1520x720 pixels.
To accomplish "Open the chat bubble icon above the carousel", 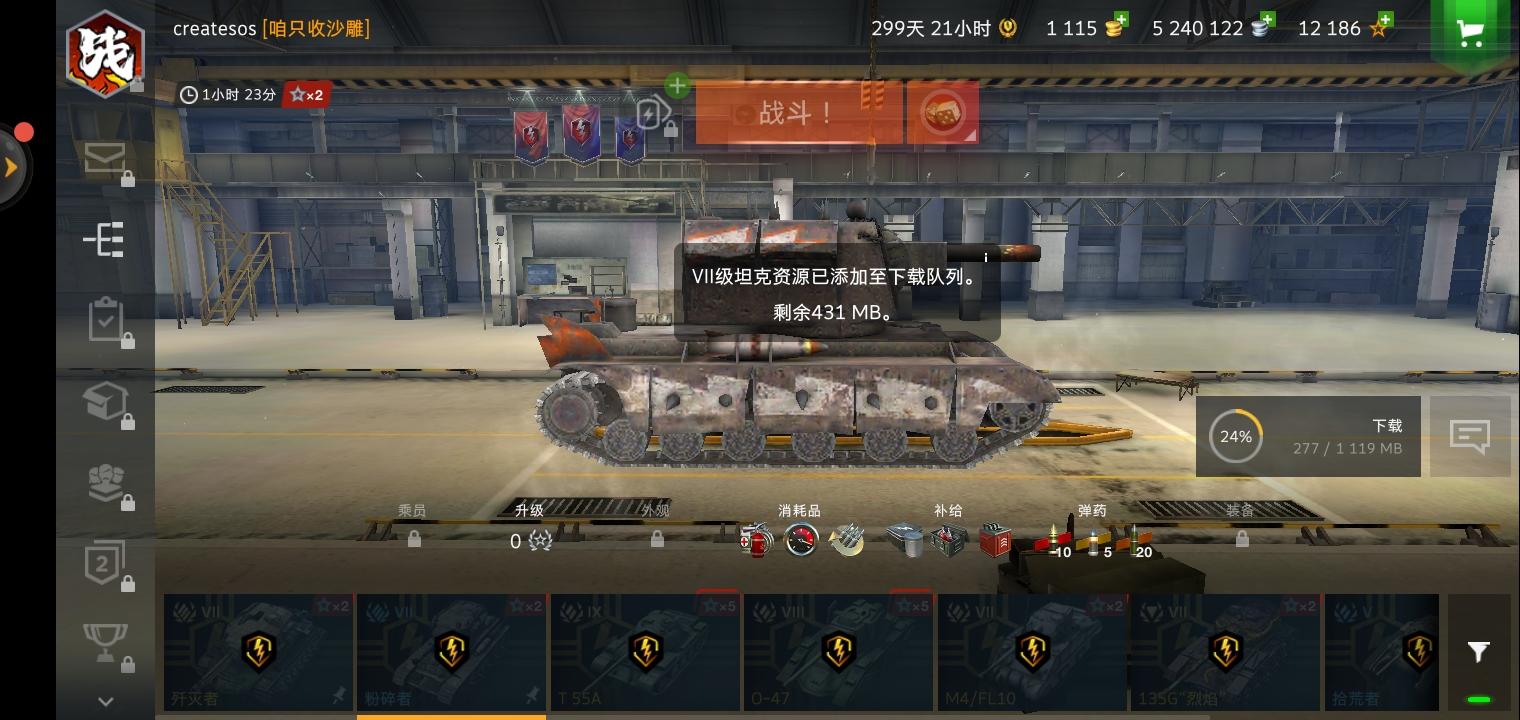I will pyautogui.click(x=1470, y=435).
